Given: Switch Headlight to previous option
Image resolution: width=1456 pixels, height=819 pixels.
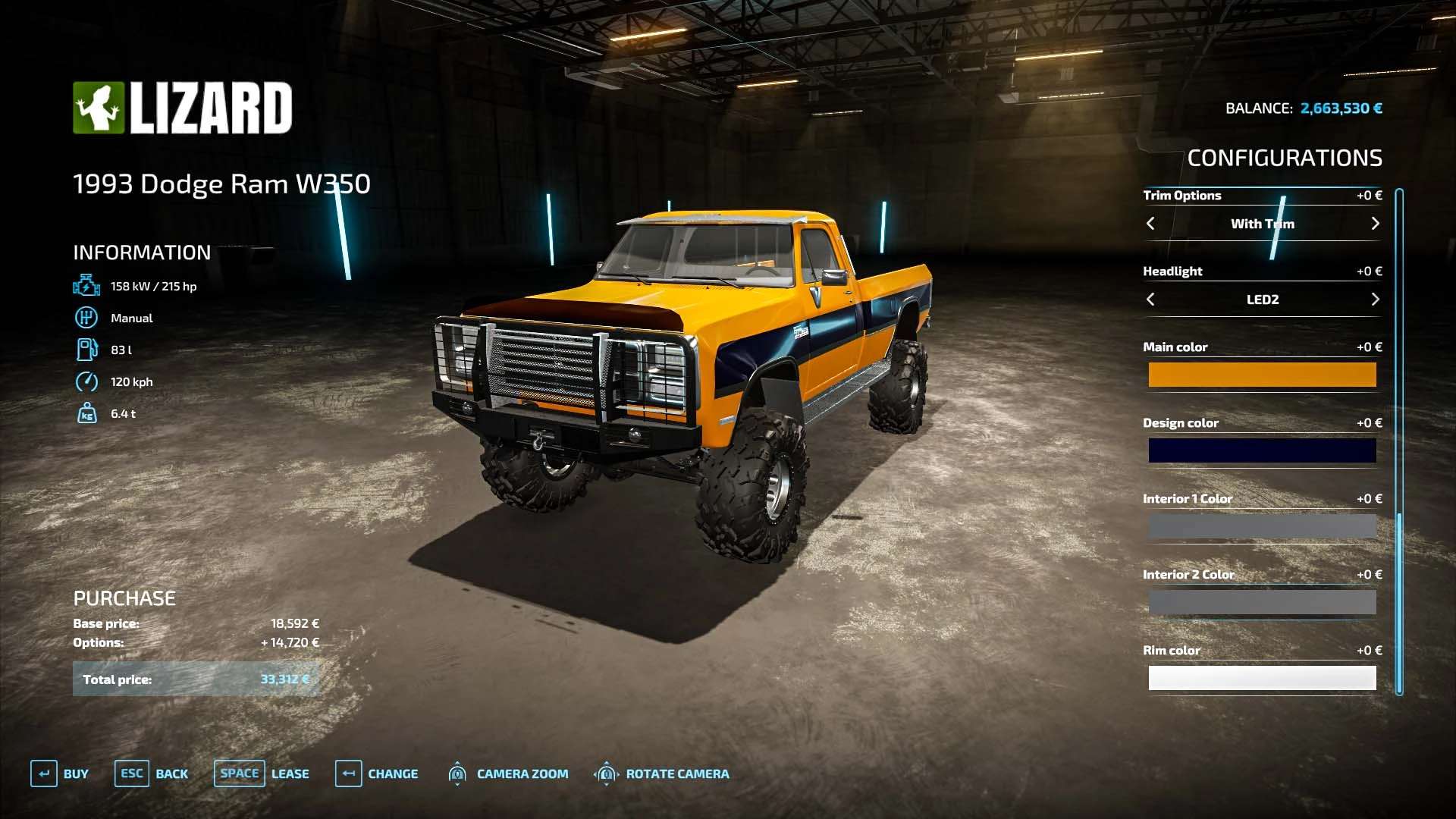Looking at the screenshot, I should pyautogui.click(x=1150, y=300).
